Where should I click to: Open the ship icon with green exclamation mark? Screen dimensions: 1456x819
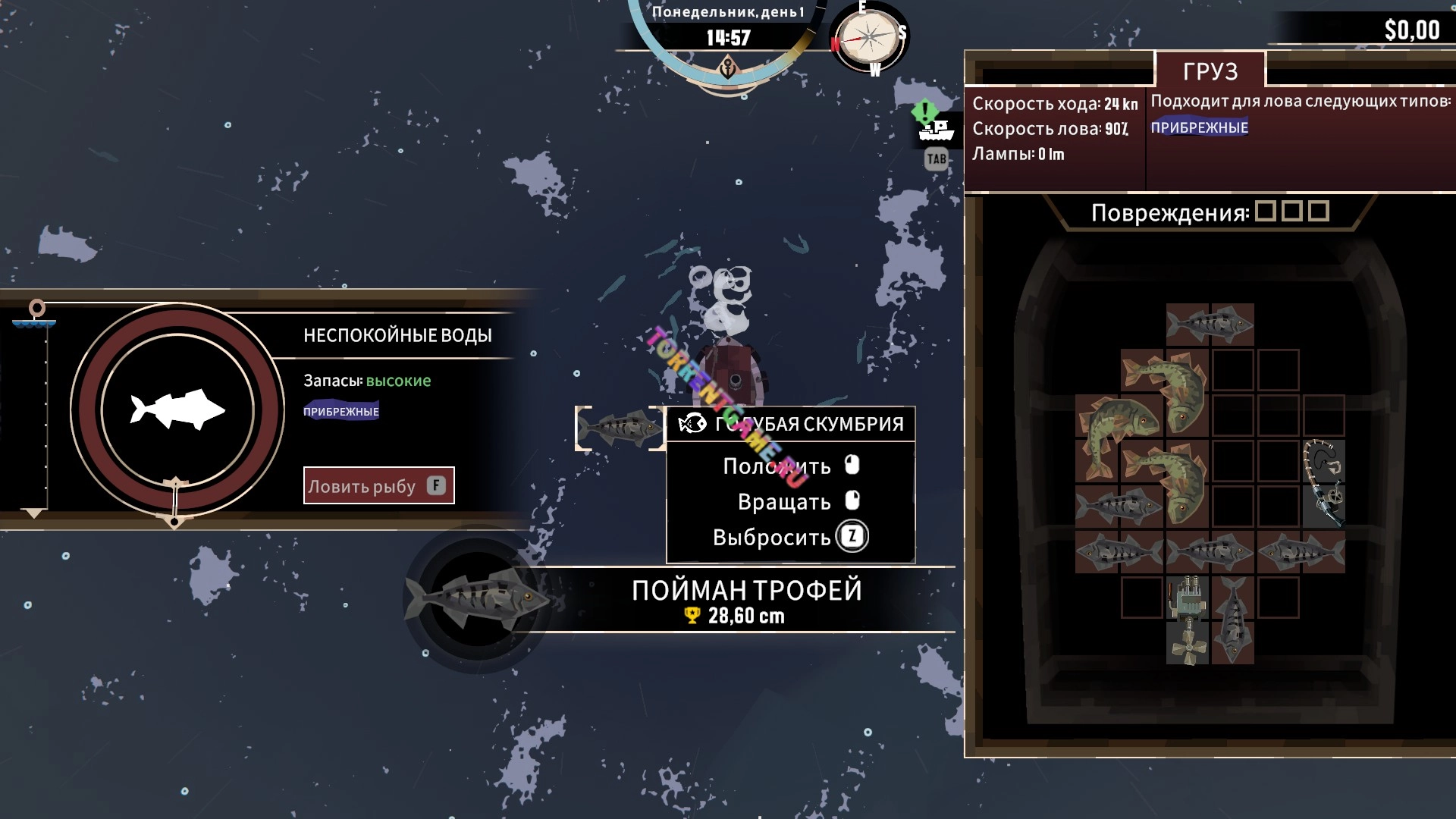tap(935, 129)
